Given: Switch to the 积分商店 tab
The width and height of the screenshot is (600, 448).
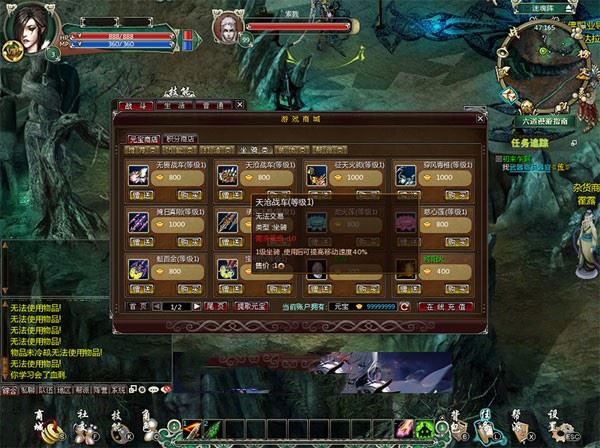Looking at the screenshot, I should click(x=180, y=139).
